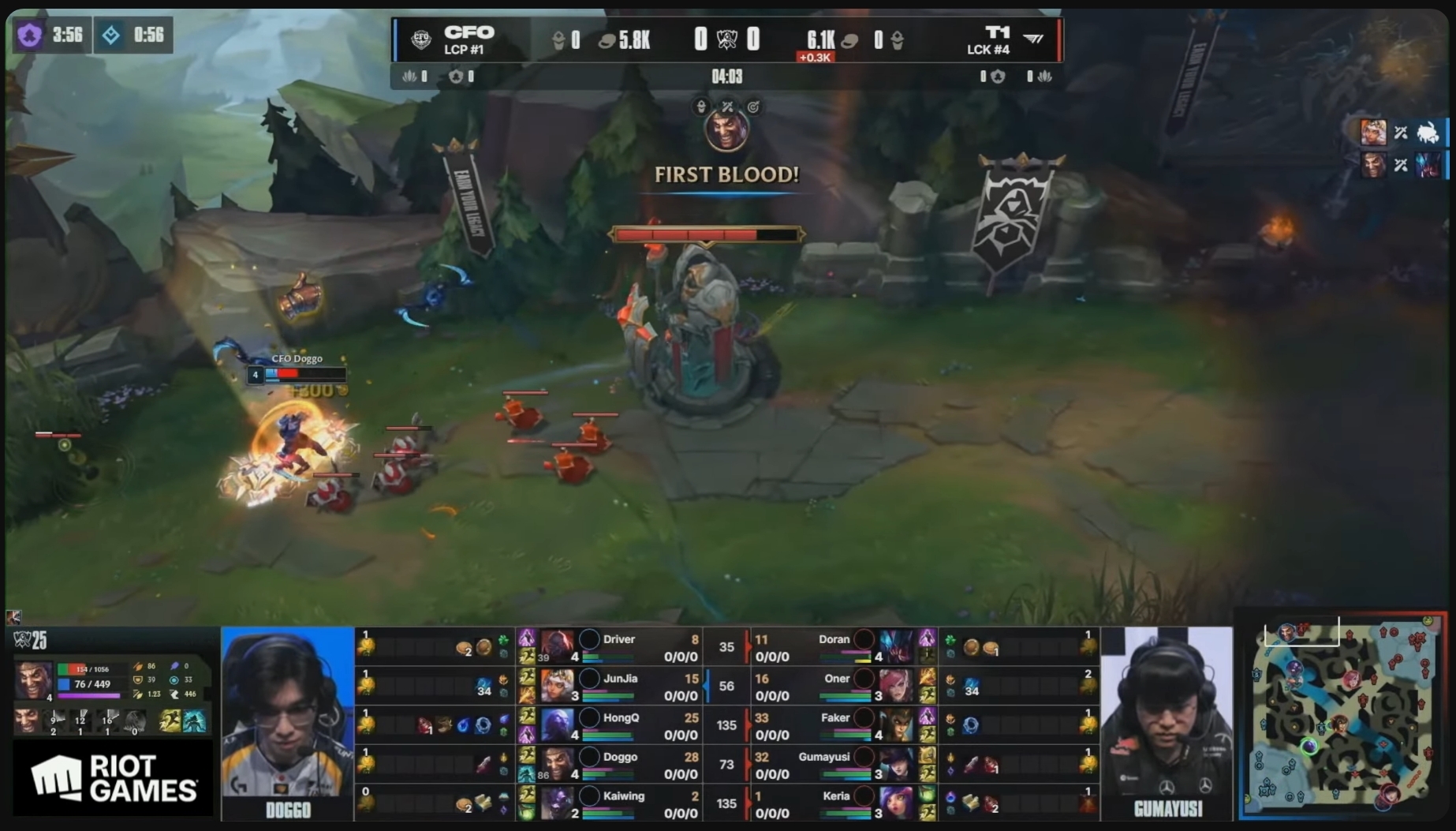Click the Riot Games logo
The width and height of the screenshot is (1456, 831).
pos(113,778)
